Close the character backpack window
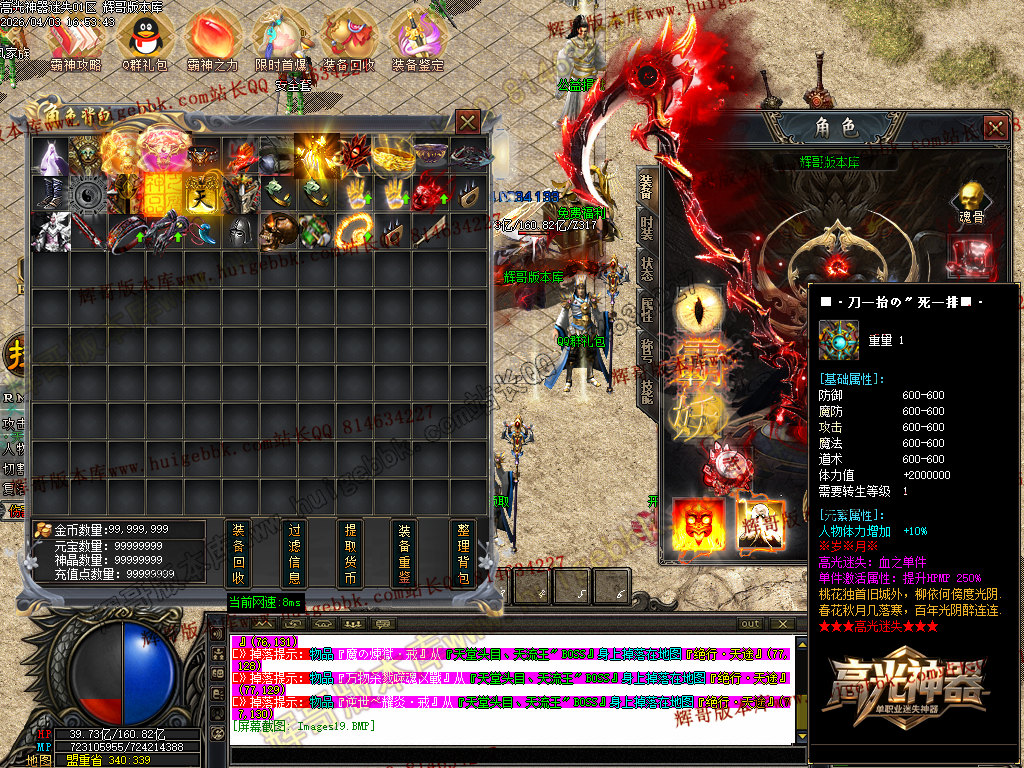 click(467, 122)
